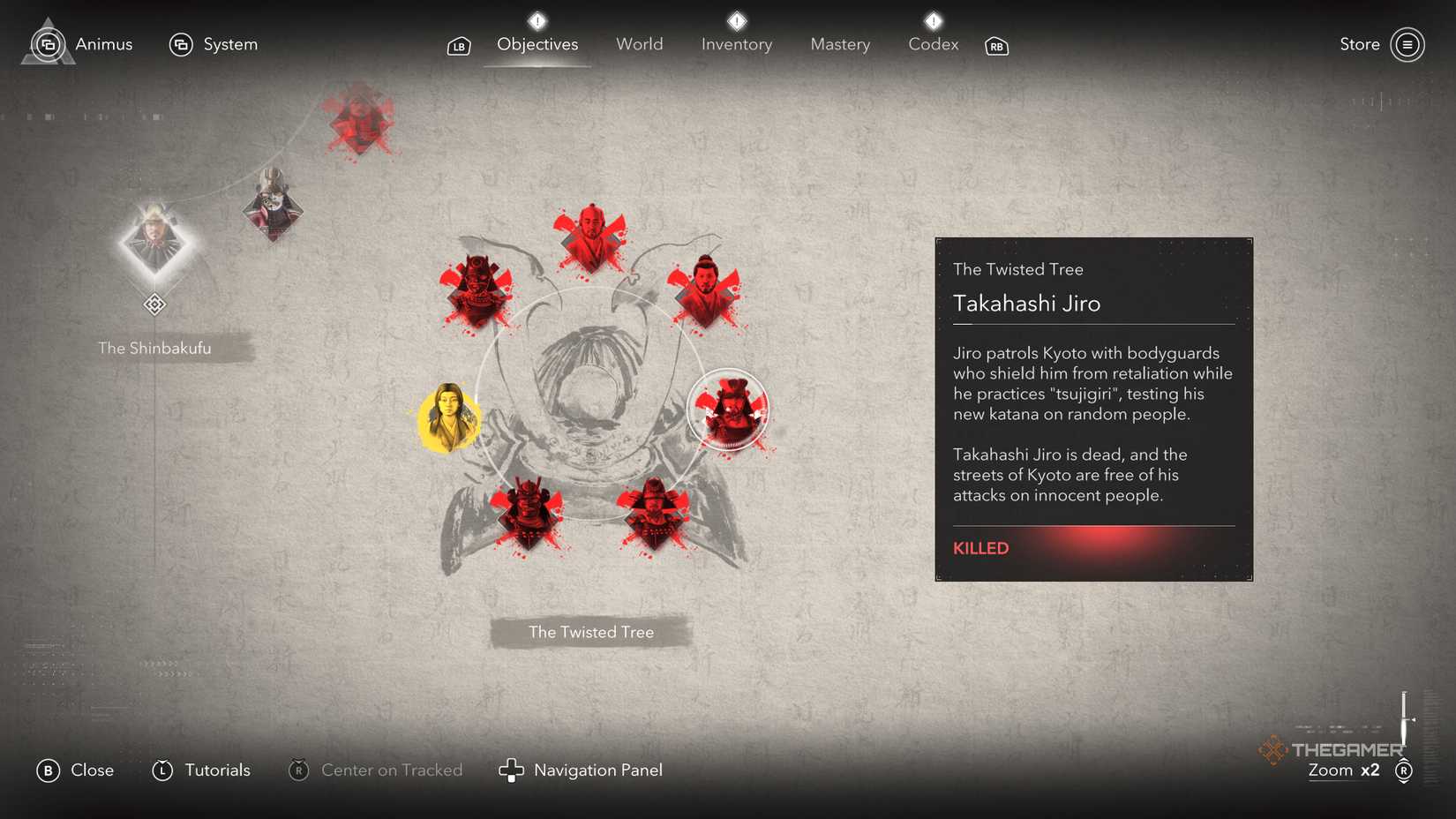Select the Takahashi Jiro target portrait
Screen dimensions: 1456x819
pyautogui.click(x=729, y=410)
